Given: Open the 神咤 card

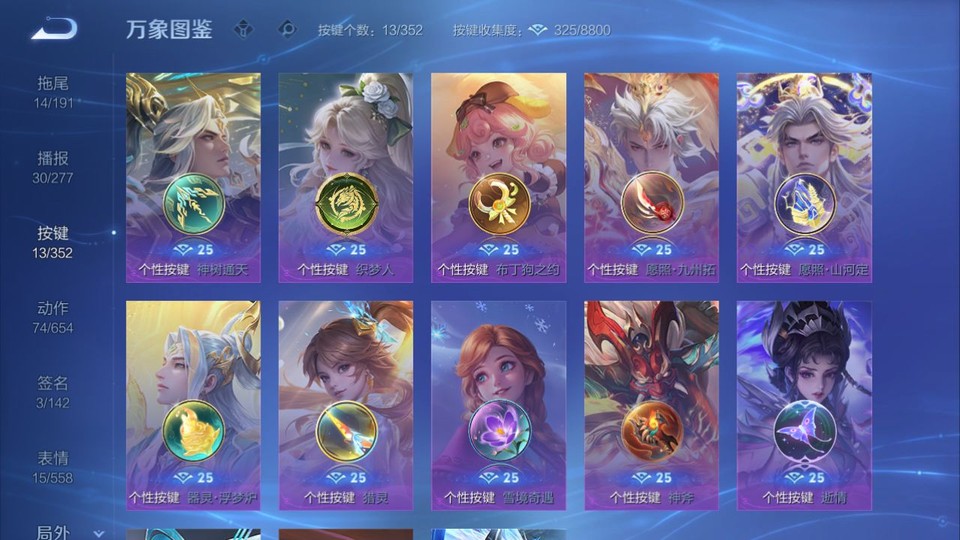Looking at the screenshot, I should pos(651,405).
